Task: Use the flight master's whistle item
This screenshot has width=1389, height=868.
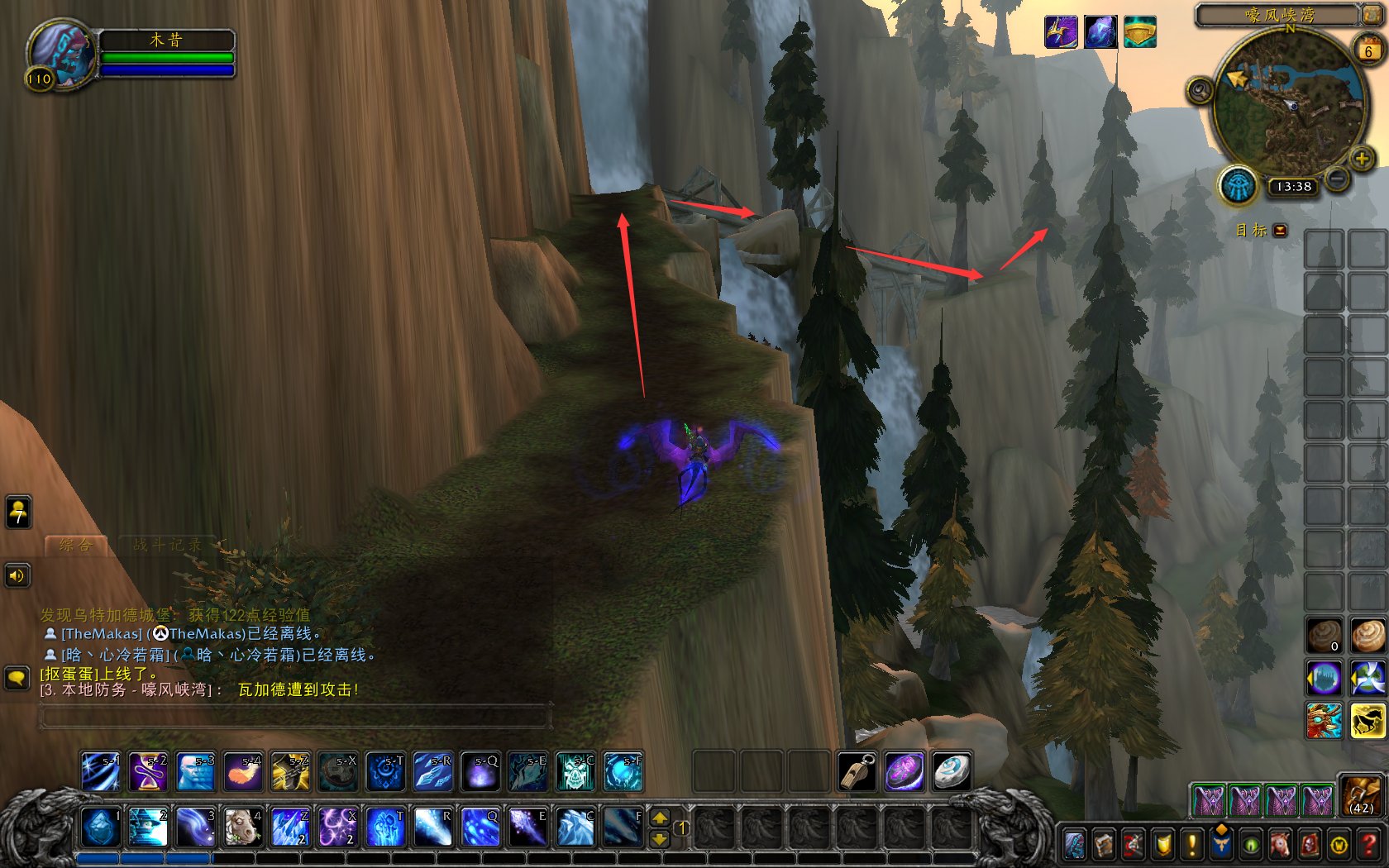Action: pyautogui.click(x=857, y=772)
